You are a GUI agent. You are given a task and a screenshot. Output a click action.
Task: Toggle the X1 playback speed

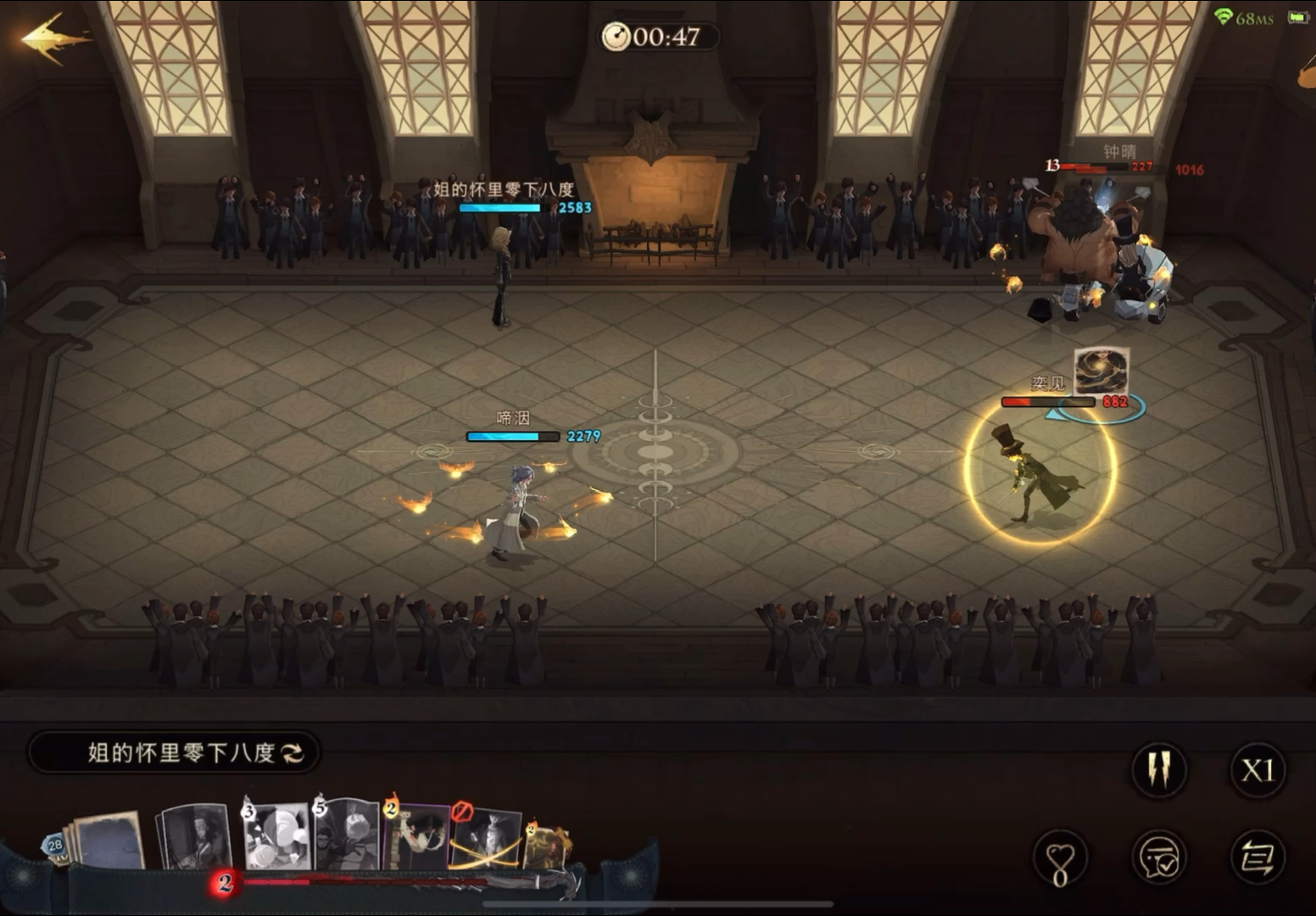click(1257, 770)
